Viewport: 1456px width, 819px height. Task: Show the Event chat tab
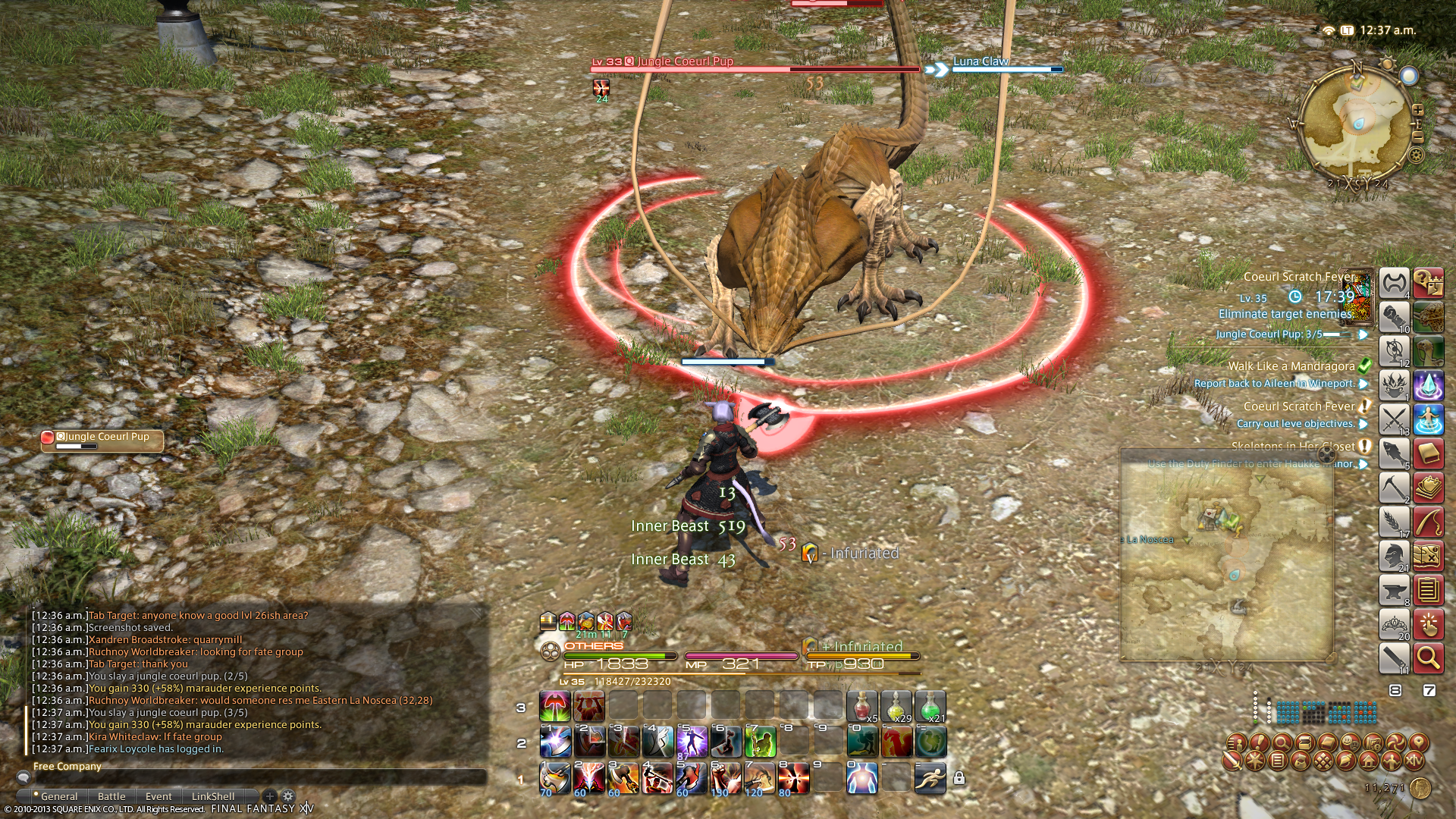click(158, 796)
